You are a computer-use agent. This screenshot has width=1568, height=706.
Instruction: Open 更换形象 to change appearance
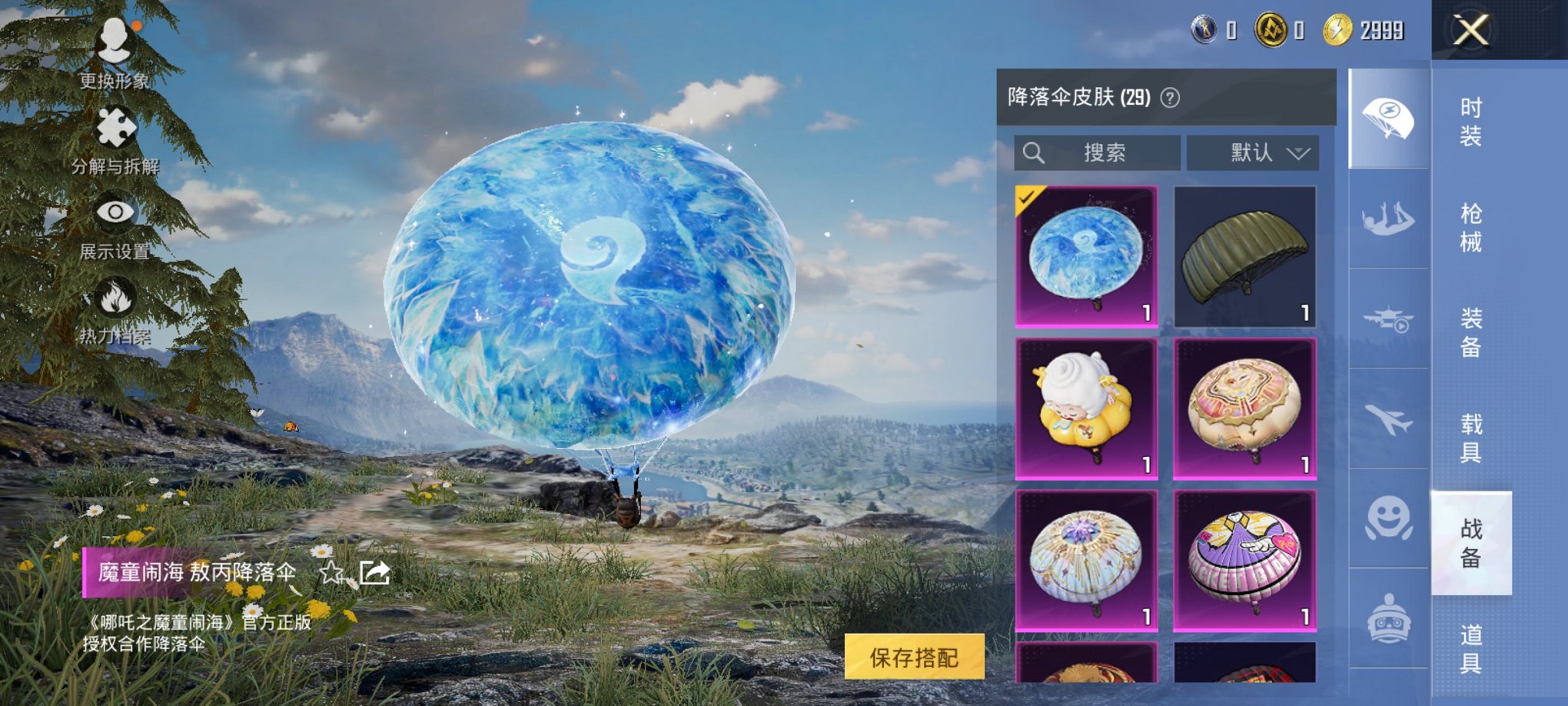(116, 54)
